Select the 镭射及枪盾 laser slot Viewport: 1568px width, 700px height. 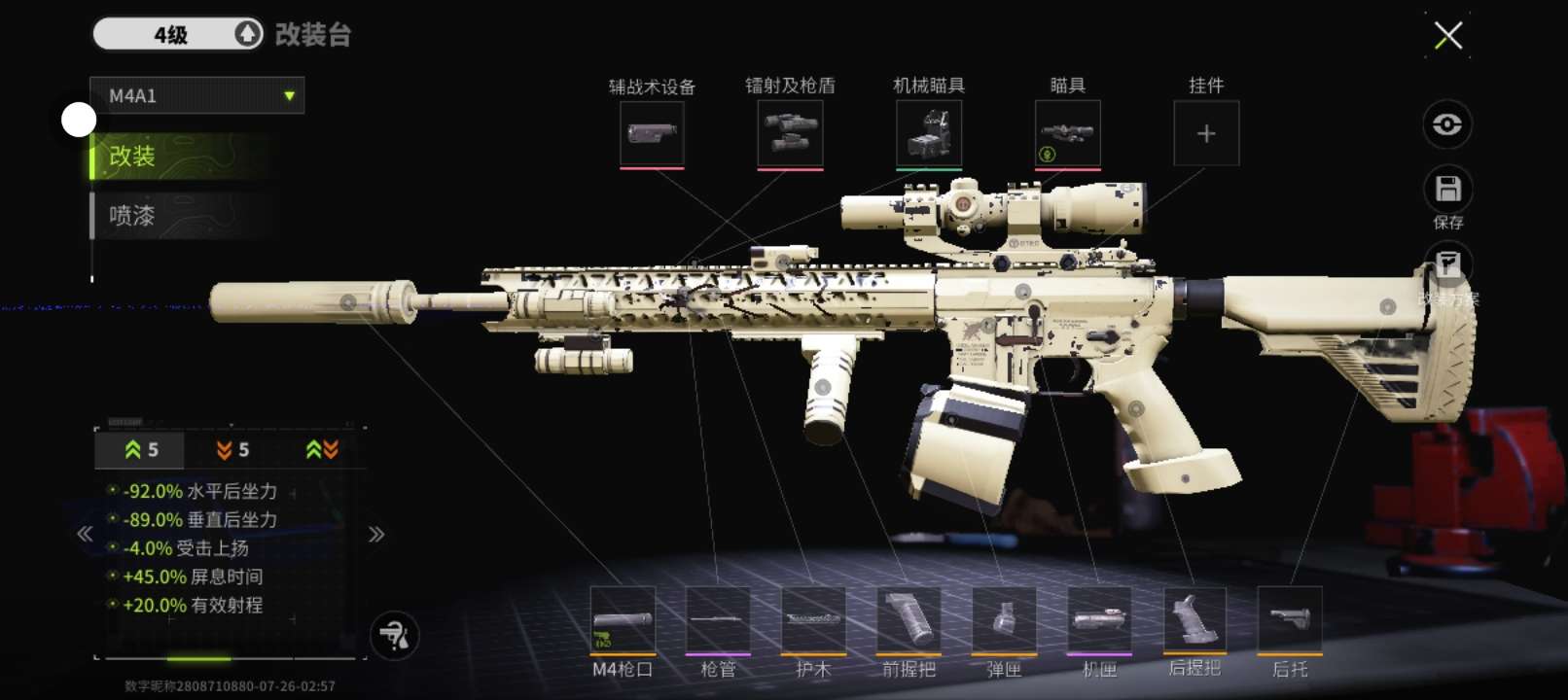[790, 133]
